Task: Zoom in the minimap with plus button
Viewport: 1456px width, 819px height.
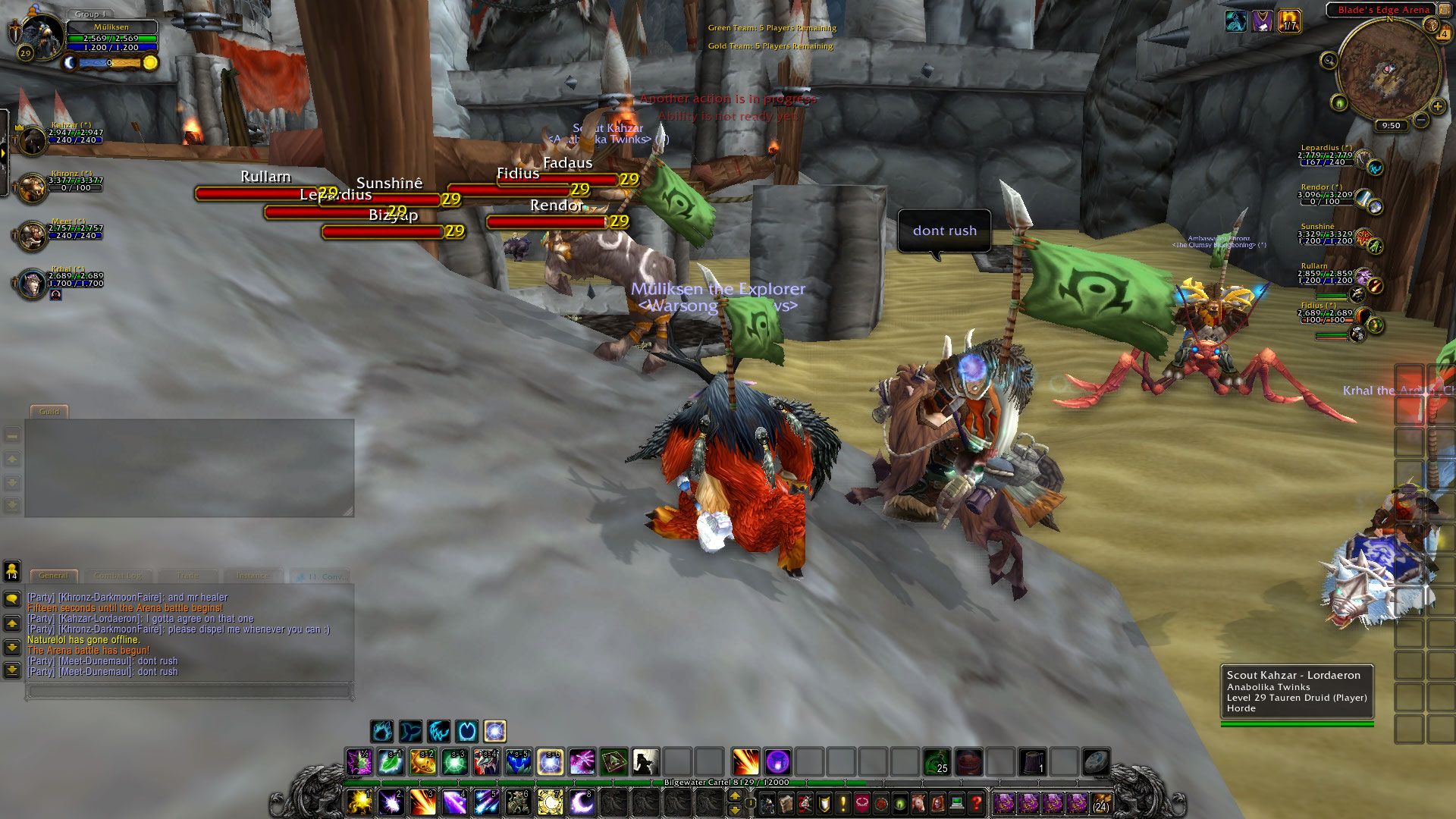Action: pos(1437,106)
